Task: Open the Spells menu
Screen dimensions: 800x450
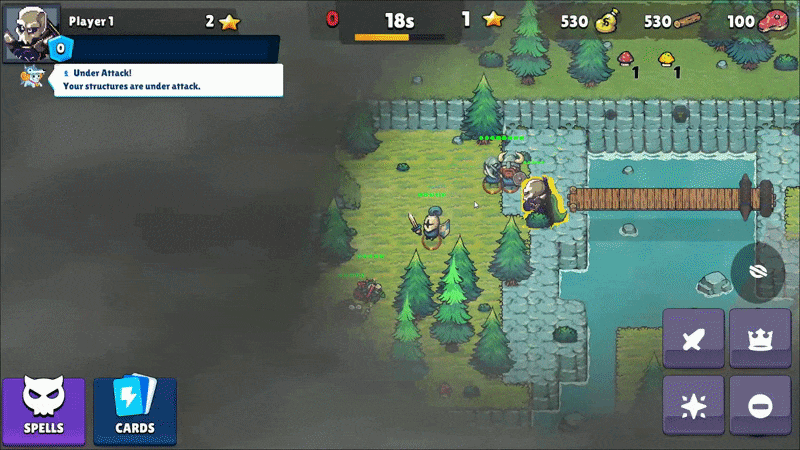Action: pos(43,409)
